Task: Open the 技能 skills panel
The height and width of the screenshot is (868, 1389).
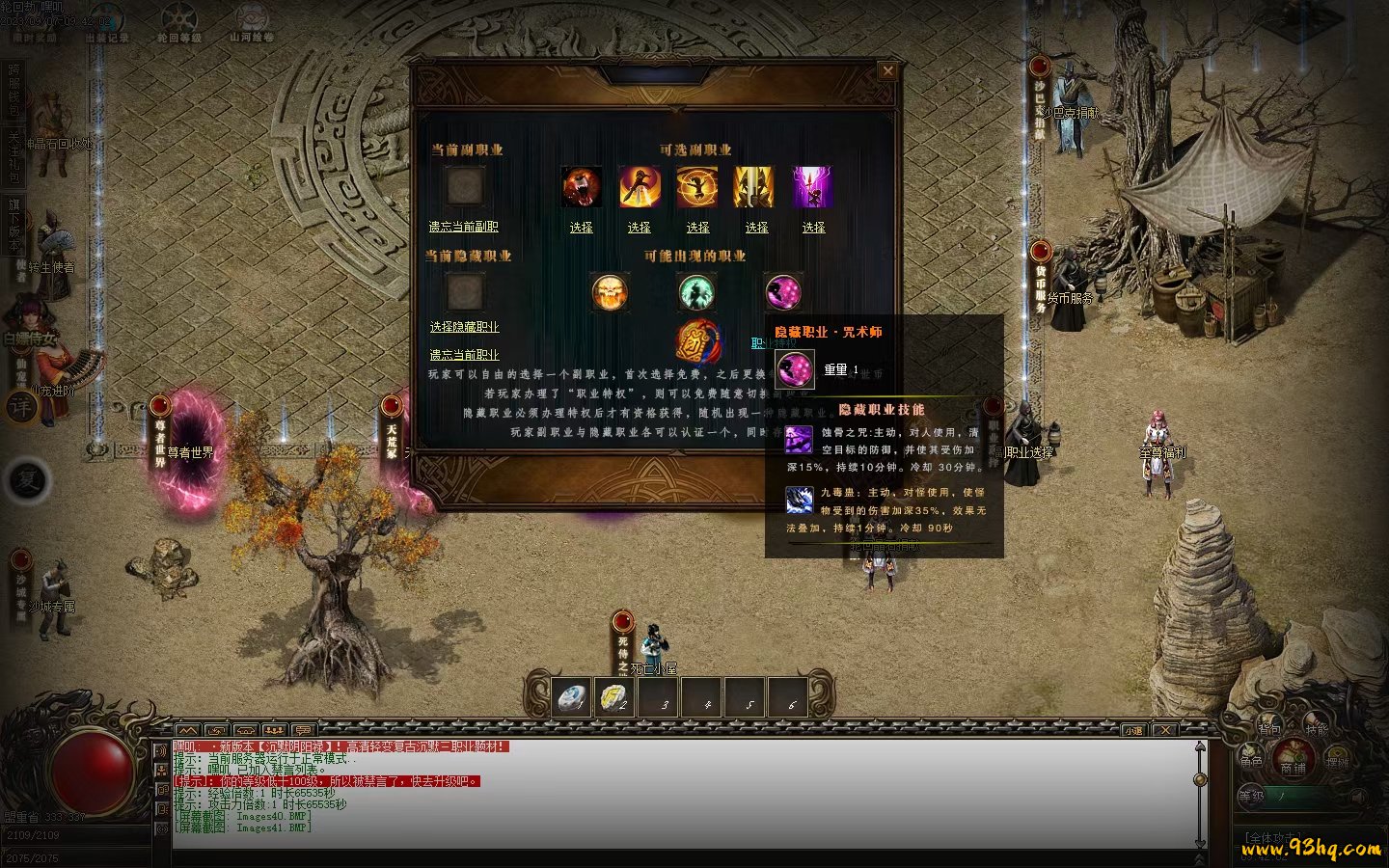Action: (1317, 728)
